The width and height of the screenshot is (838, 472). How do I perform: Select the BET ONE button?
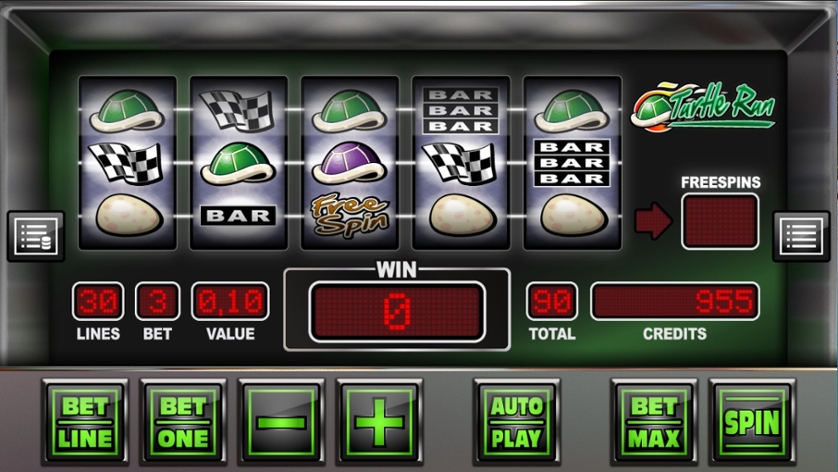click(184, 422)
